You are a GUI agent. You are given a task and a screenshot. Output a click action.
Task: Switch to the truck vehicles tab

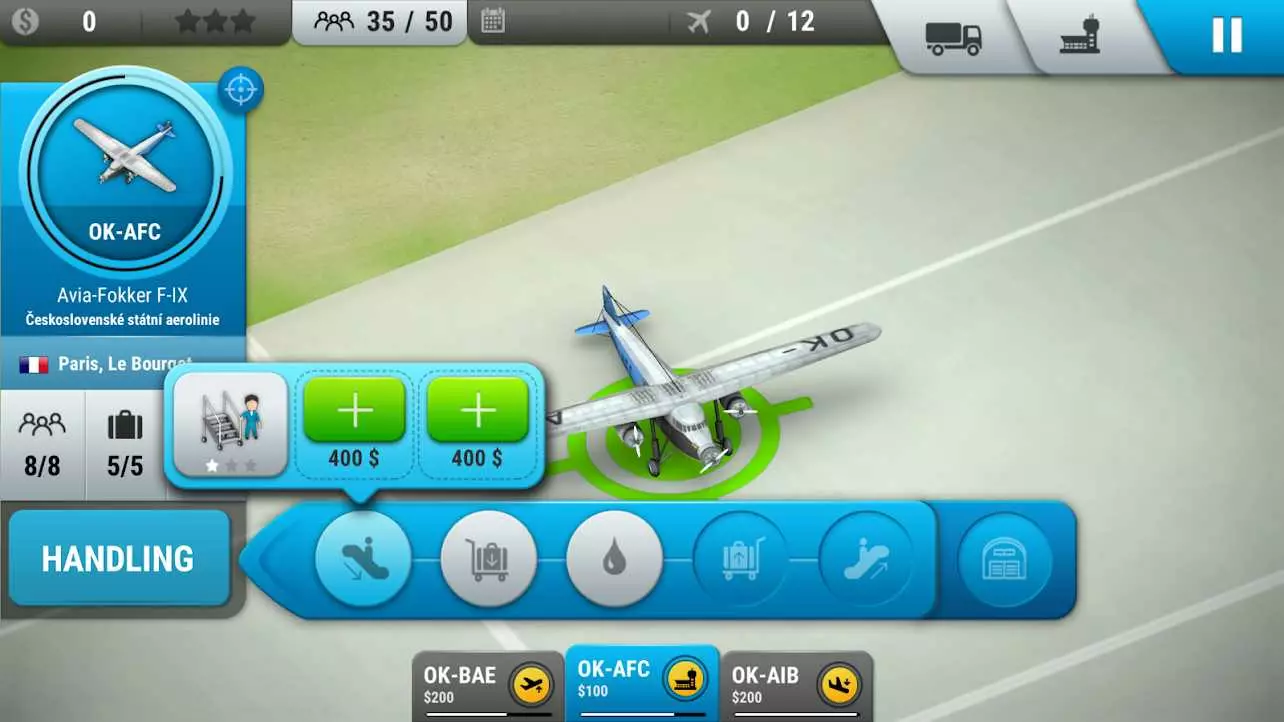tap(953, 33)
